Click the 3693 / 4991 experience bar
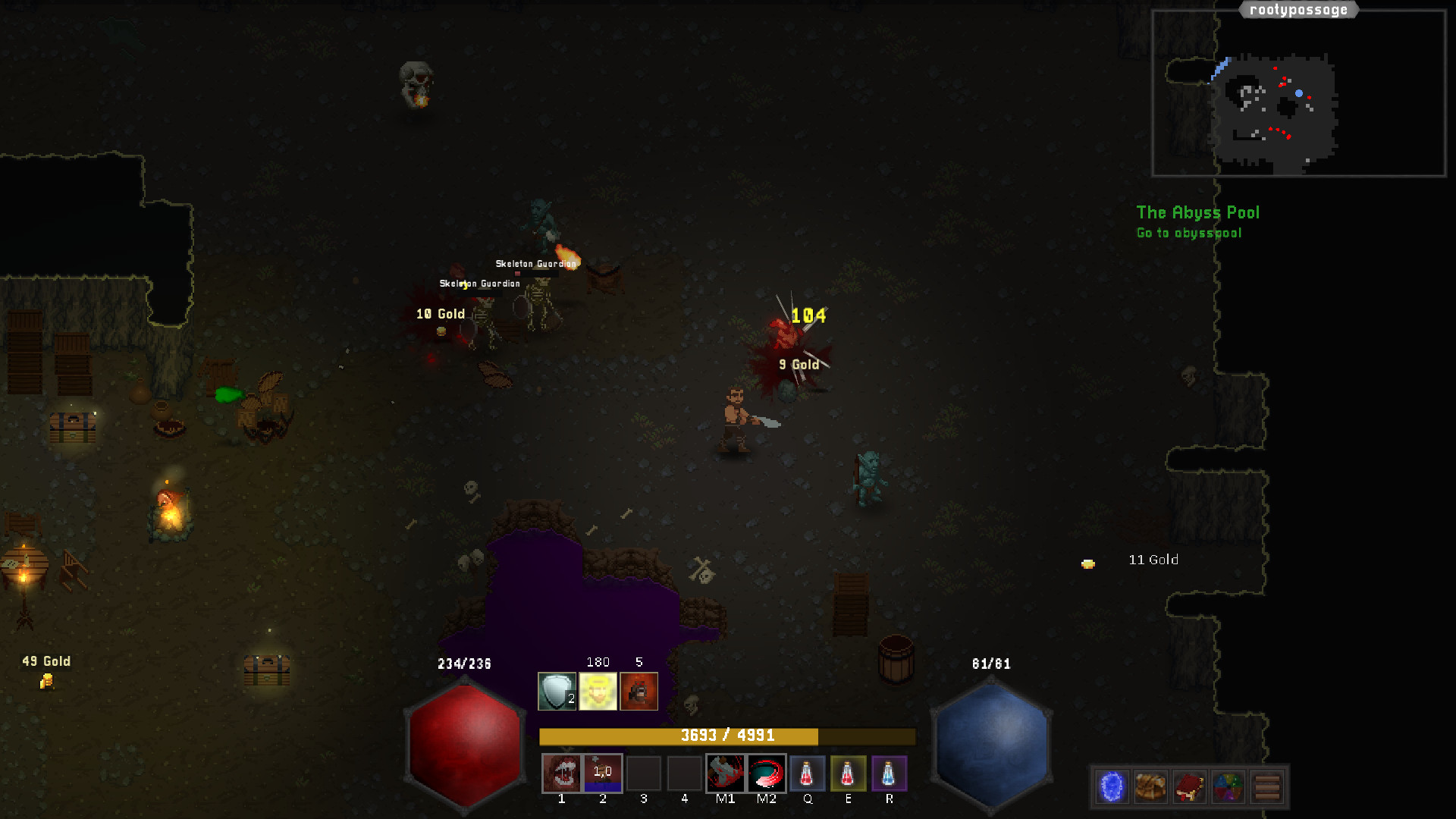 click(x=726, y=735)
